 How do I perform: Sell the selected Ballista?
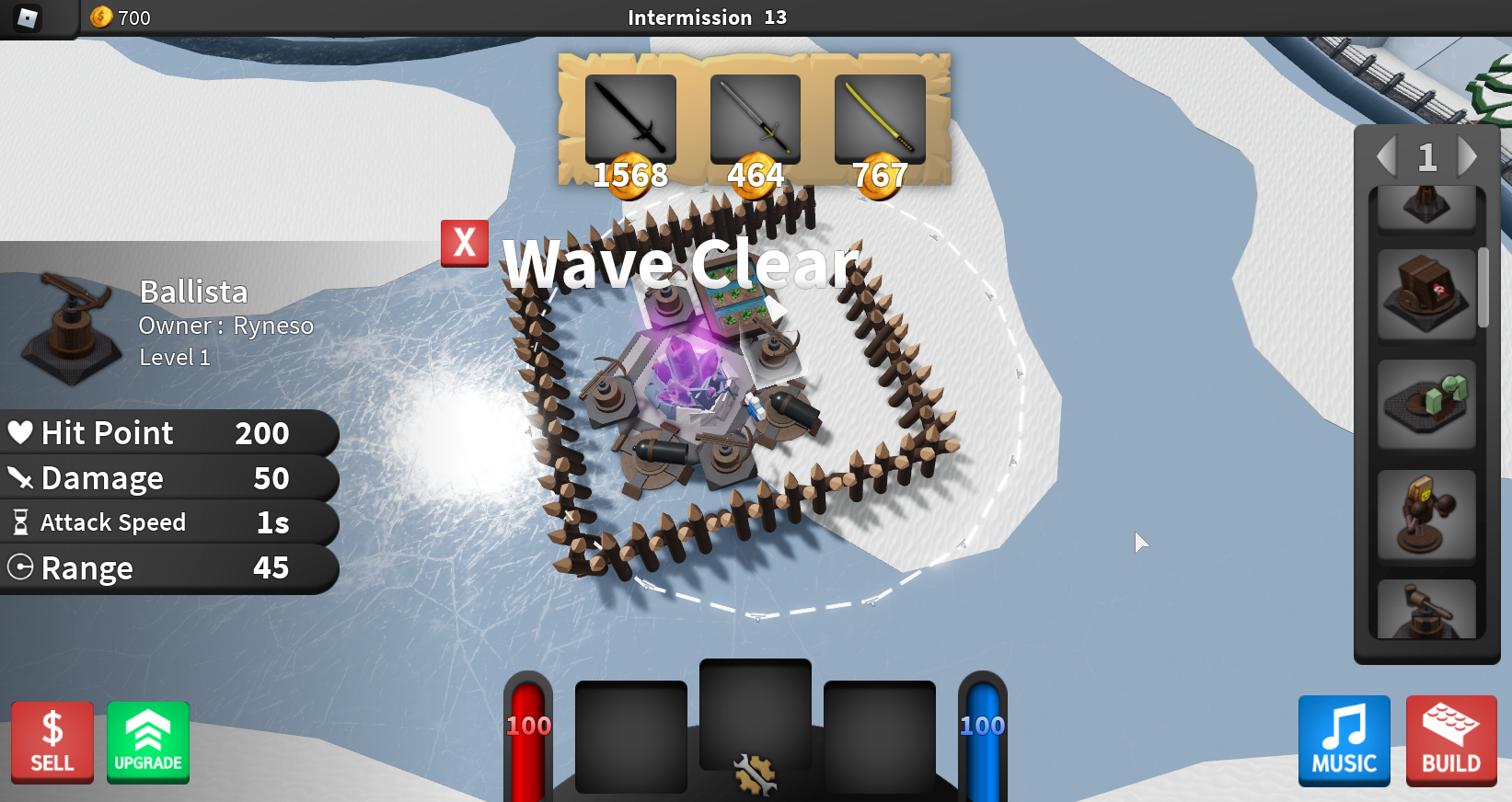(x=52, y=742)
